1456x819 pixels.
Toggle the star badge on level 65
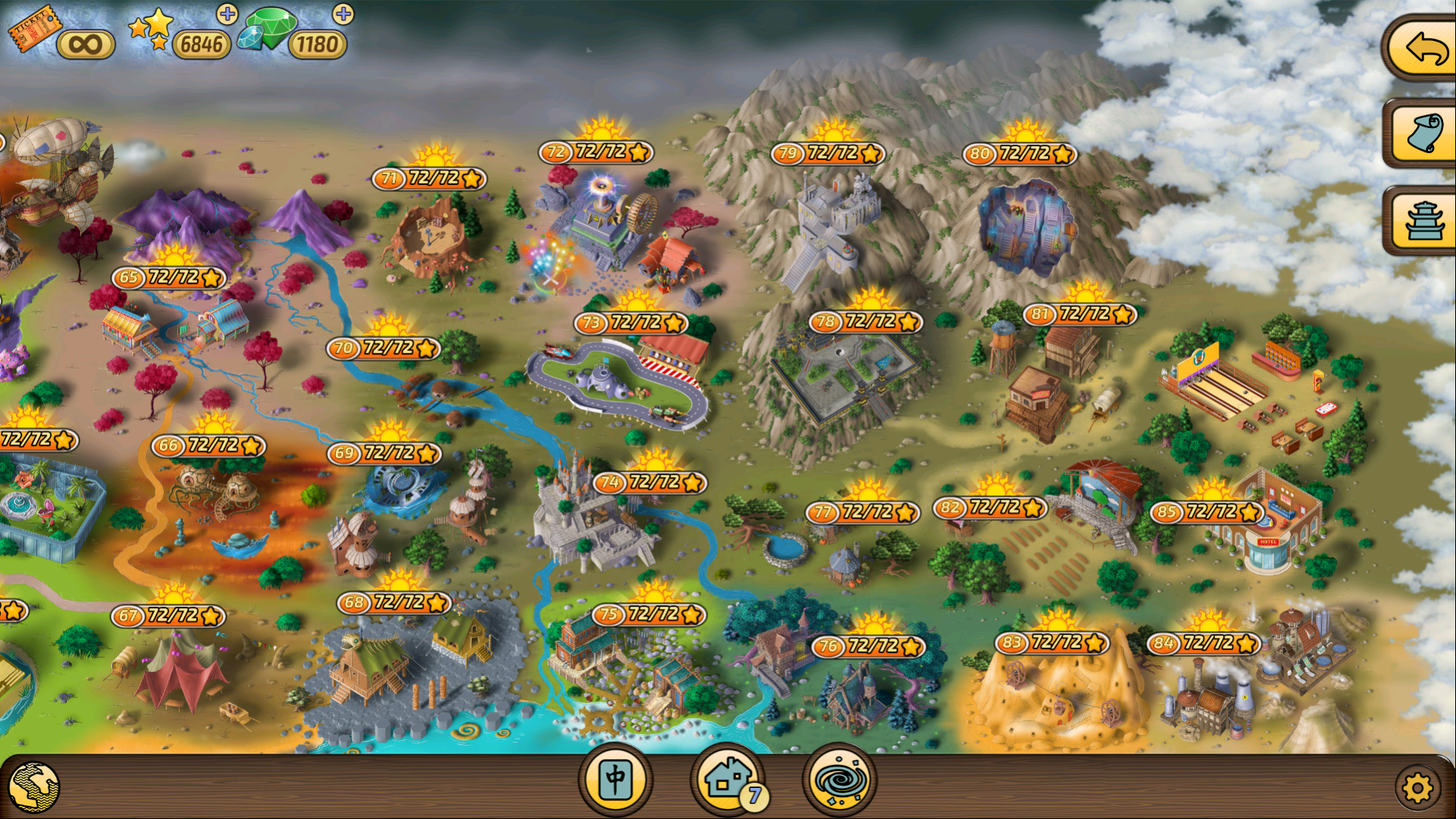coord(212,278)
